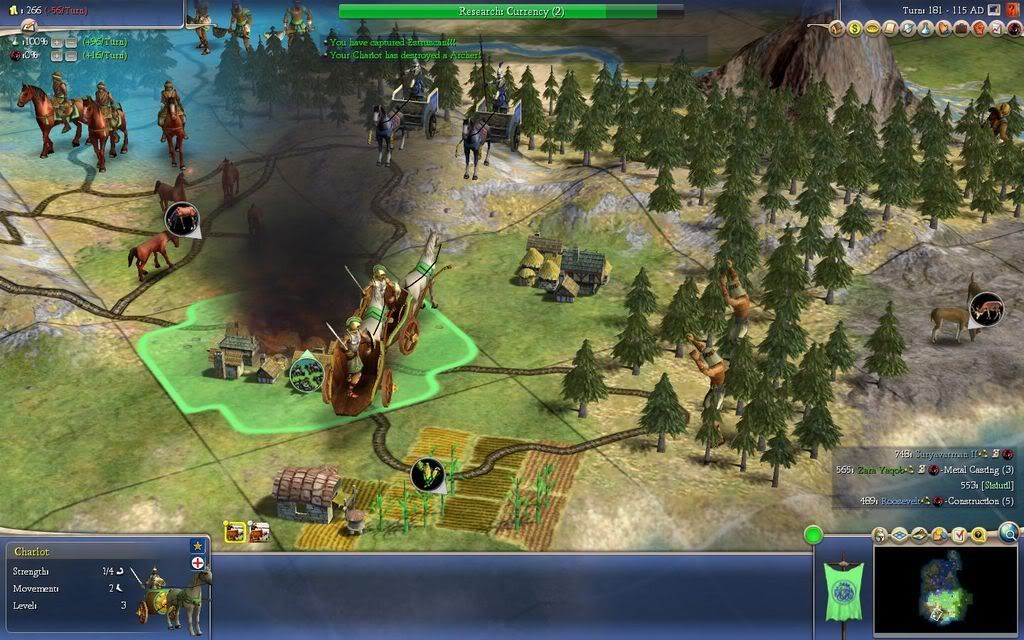Click the Research: Currency progress bar
Image resolution: width=1024 pixels, height=640 pixels.
[x=497, y=11]
